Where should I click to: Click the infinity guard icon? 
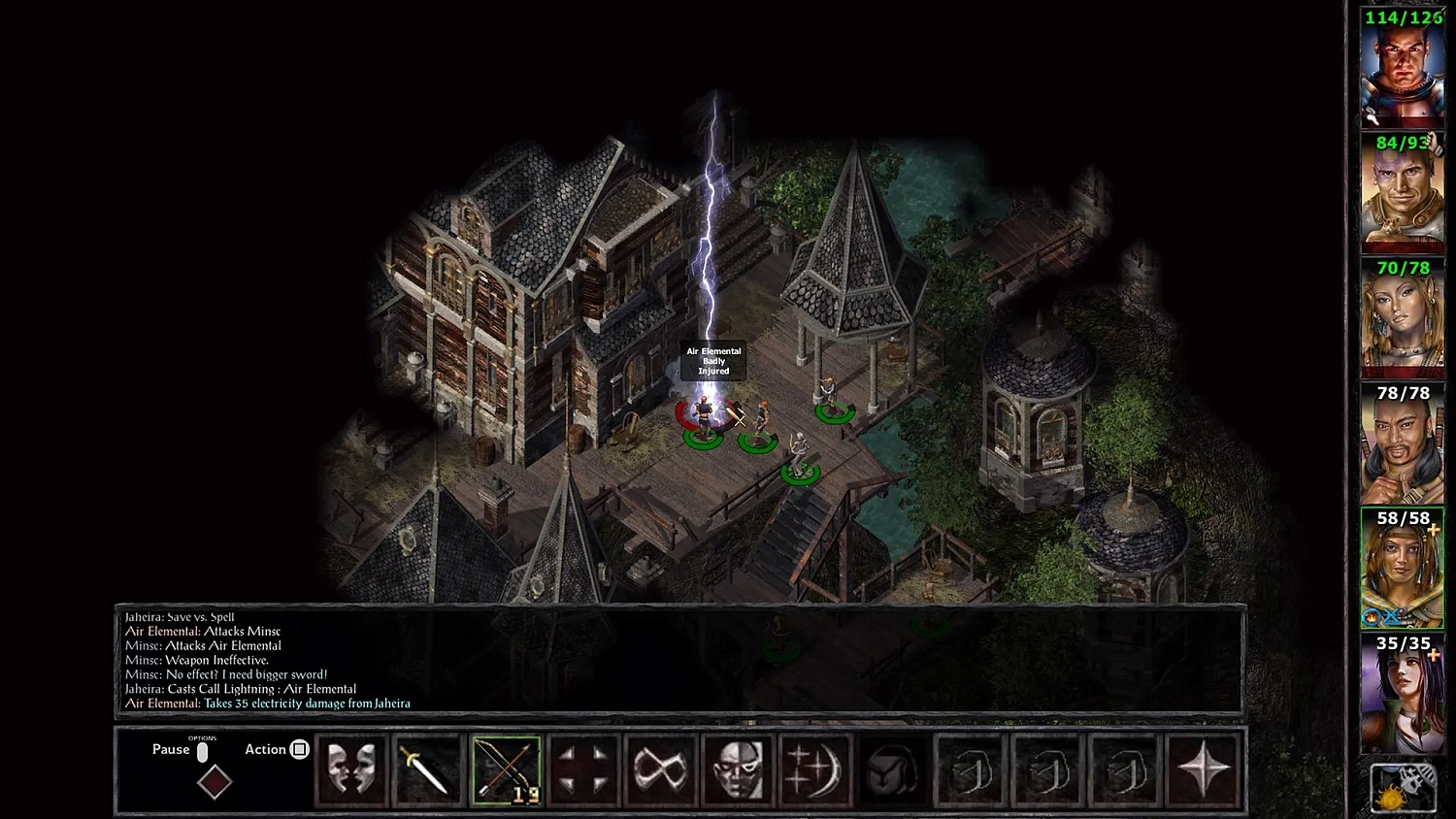click(660, 770)
